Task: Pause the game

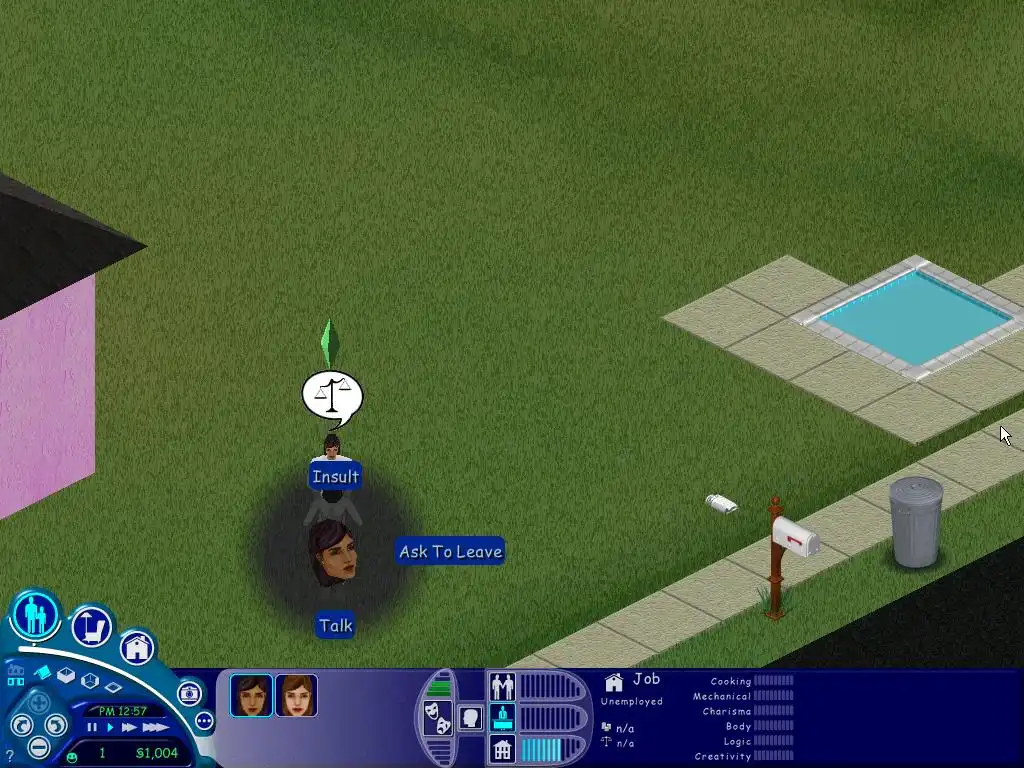Action: click(x=92, y=727)
